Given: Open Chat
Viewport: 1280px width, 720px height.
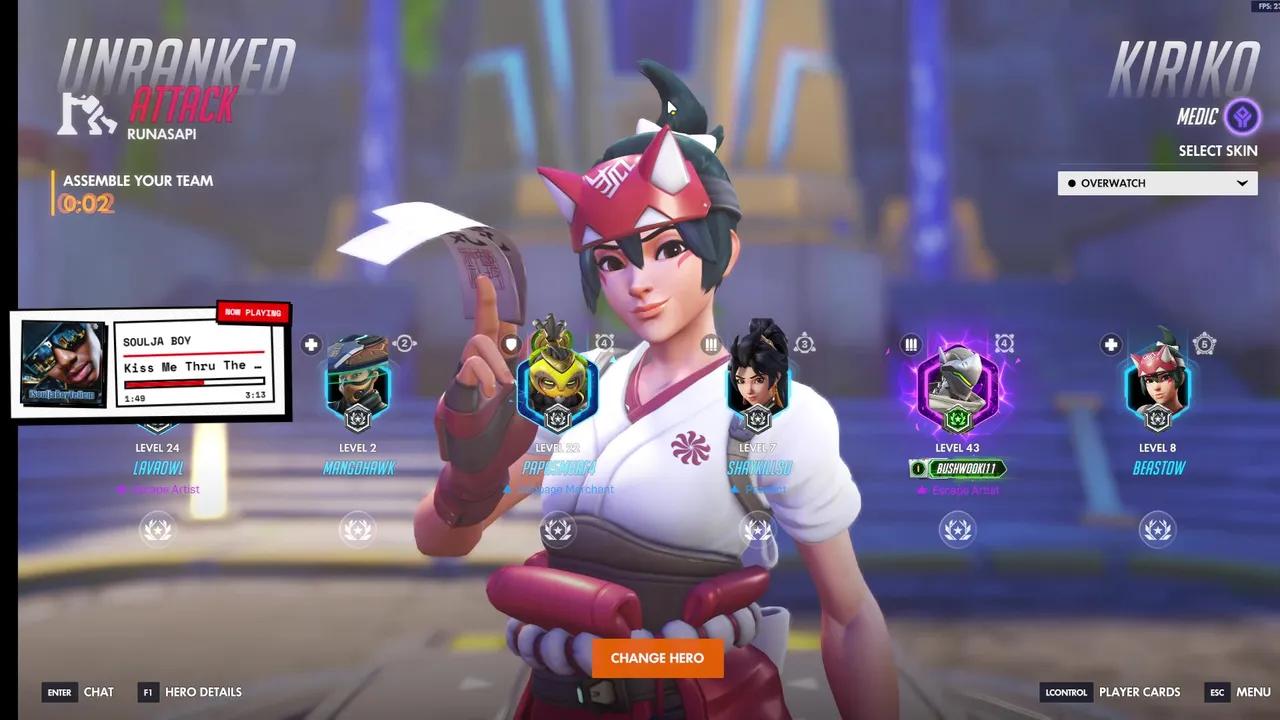Looking at the screenshot, I should click(99, 692).
